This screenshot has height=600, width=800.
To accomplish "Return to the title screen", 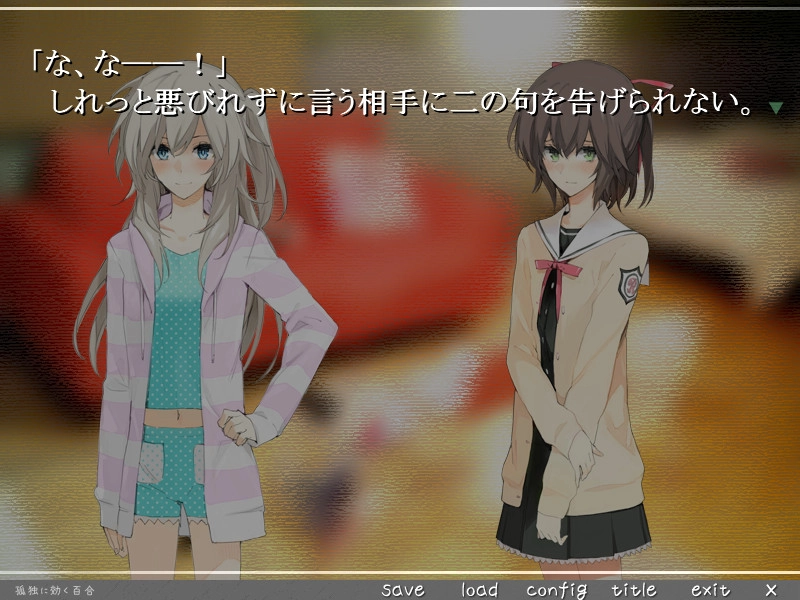I will click(633, 589).
